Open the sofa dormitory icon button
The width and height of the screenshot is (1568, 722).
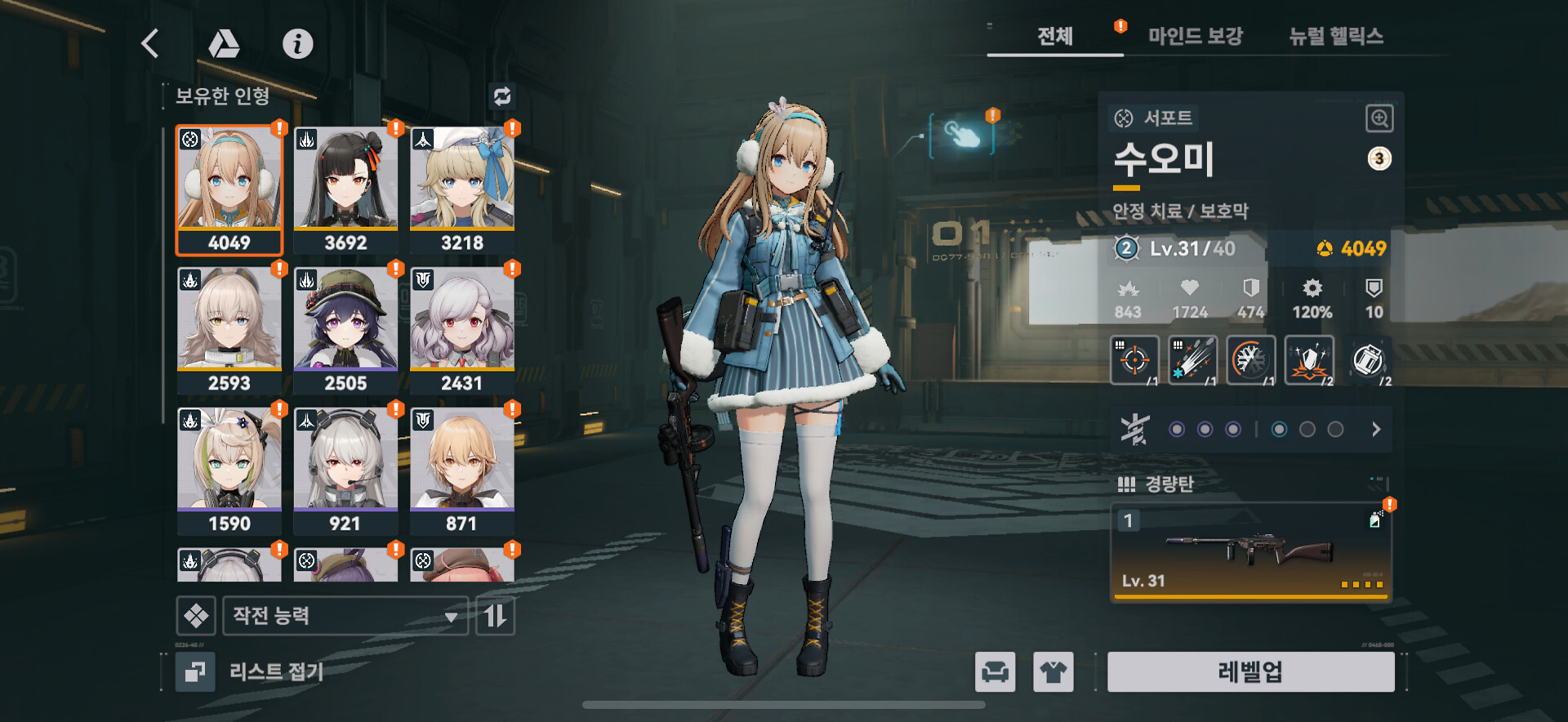995,672
